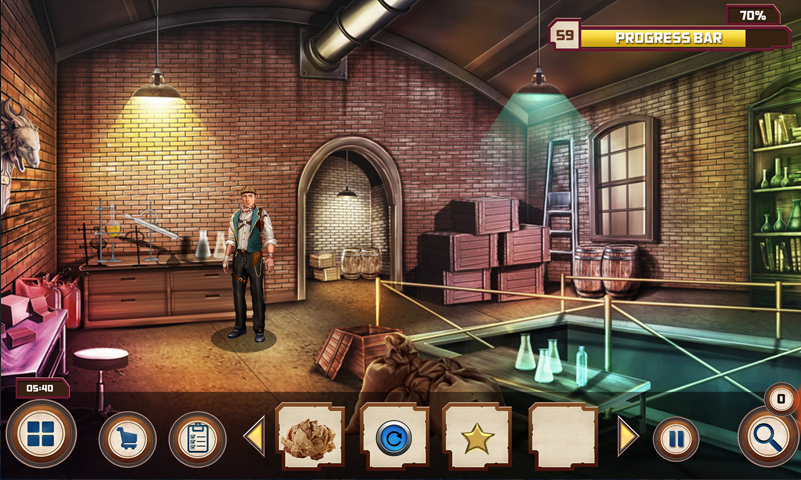Show the clipboard task list
801x480 pixels.
click(x=197, y=439)
